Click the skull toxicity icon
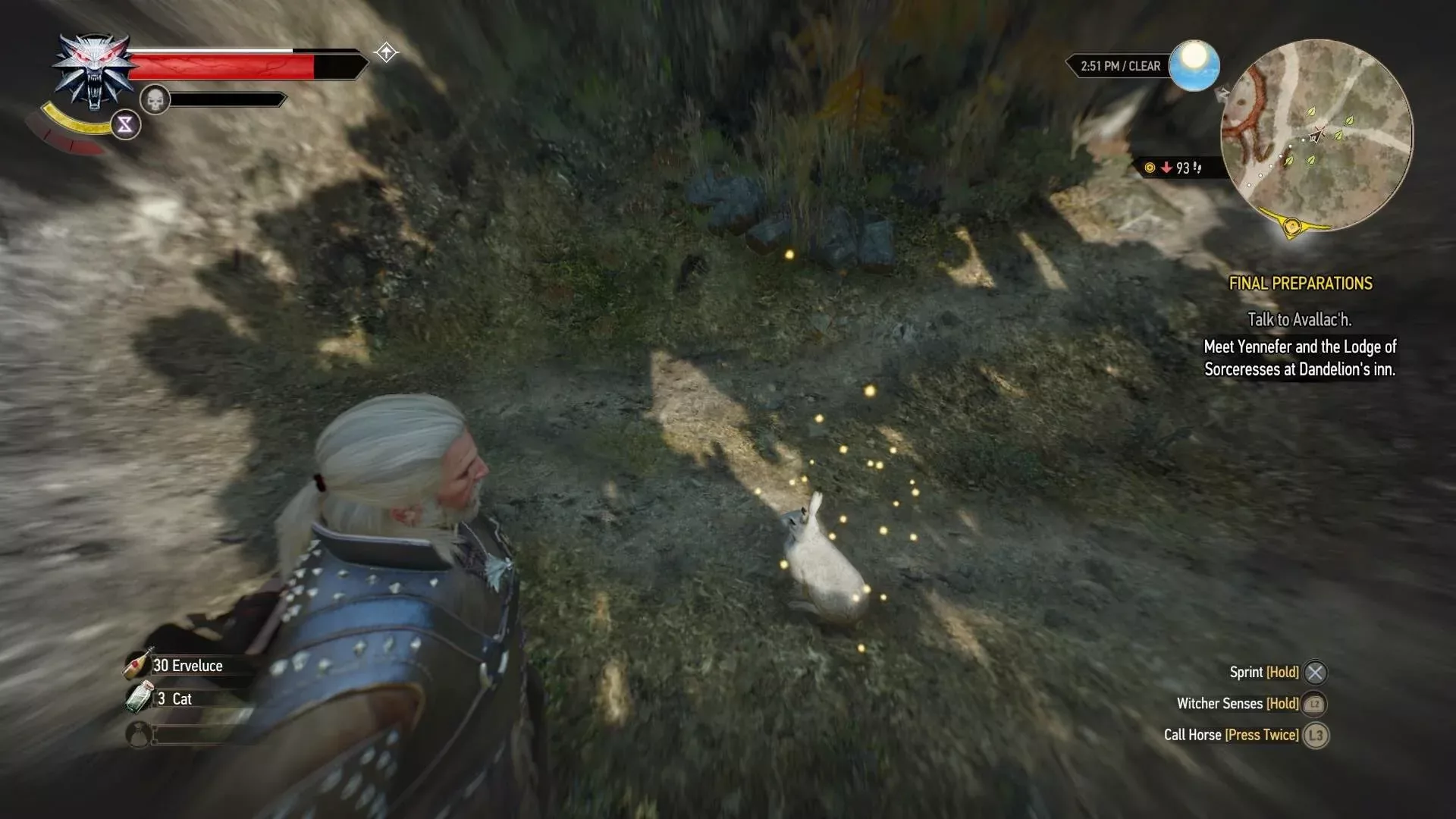Screen dimensions: 1456x819 click(x=155, y=99)
